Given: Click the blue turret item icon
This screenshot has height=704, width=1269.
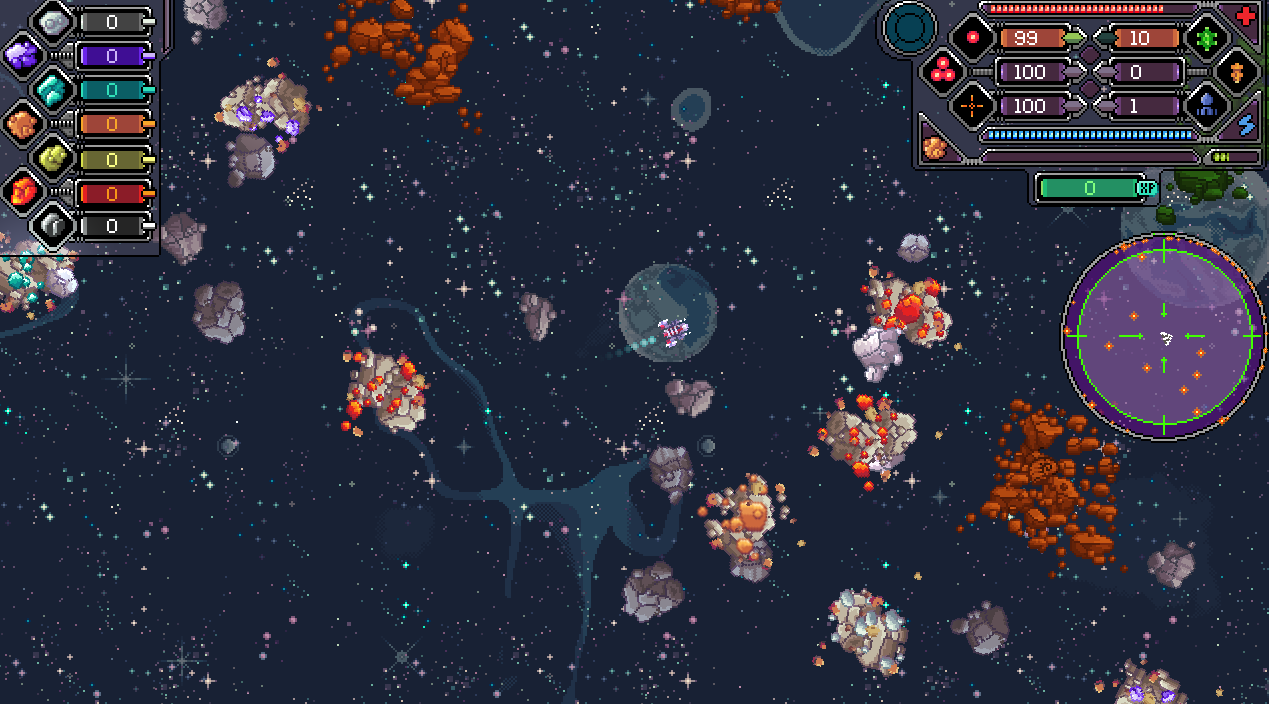Looking at the screenshot, I should coord(1206,105).
